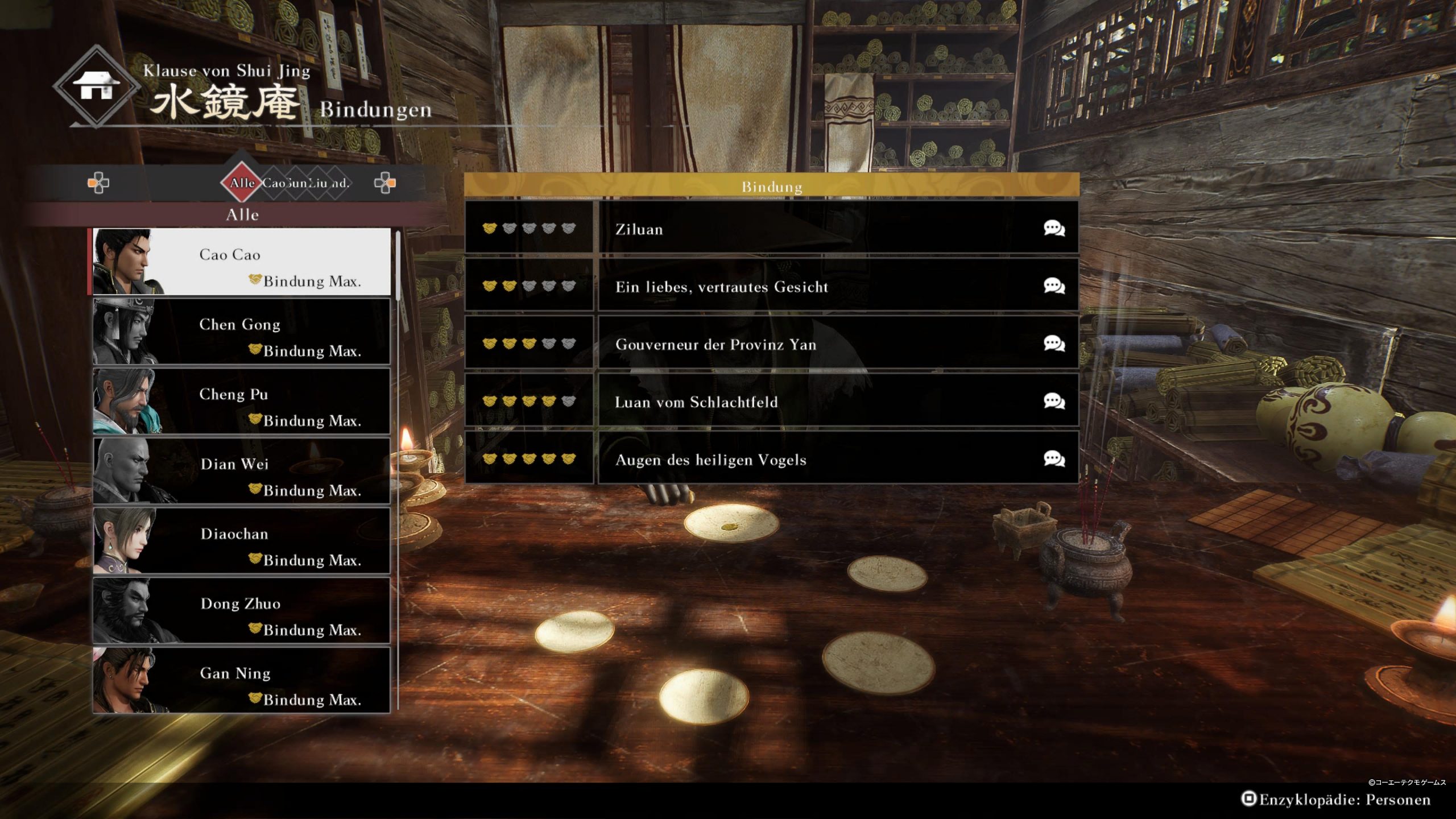The image size is (1456, 819).
Task: Select Cao Cao in the character list
Action: click(x=242, y=262)
